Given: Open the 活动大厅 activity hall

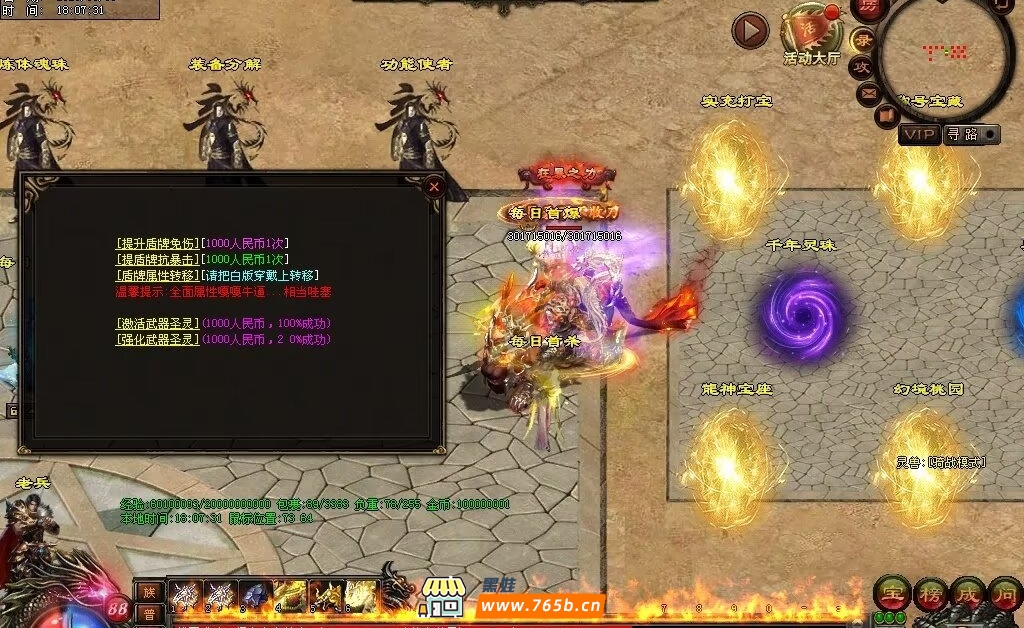Looking at the screenshot, I should [811, 35].
